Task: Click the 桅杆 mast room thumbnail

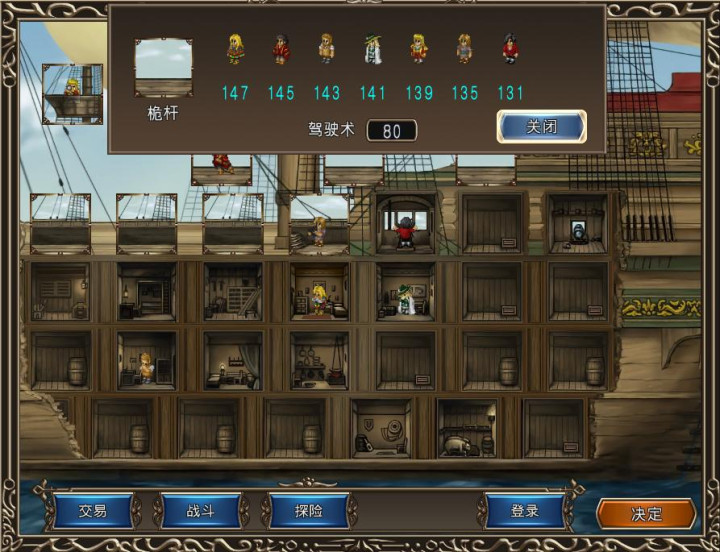Action: pos(163,67)
